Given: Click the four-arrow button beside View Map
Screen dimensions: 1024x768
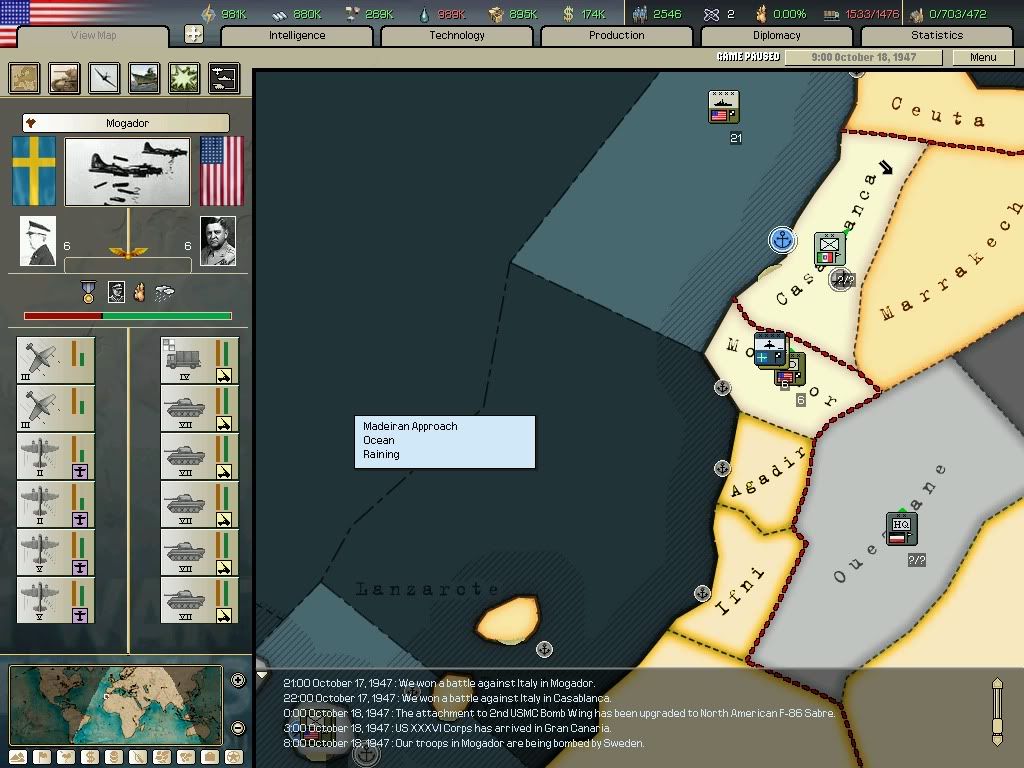Looking at the screenshot, I should tap(194, 34).
